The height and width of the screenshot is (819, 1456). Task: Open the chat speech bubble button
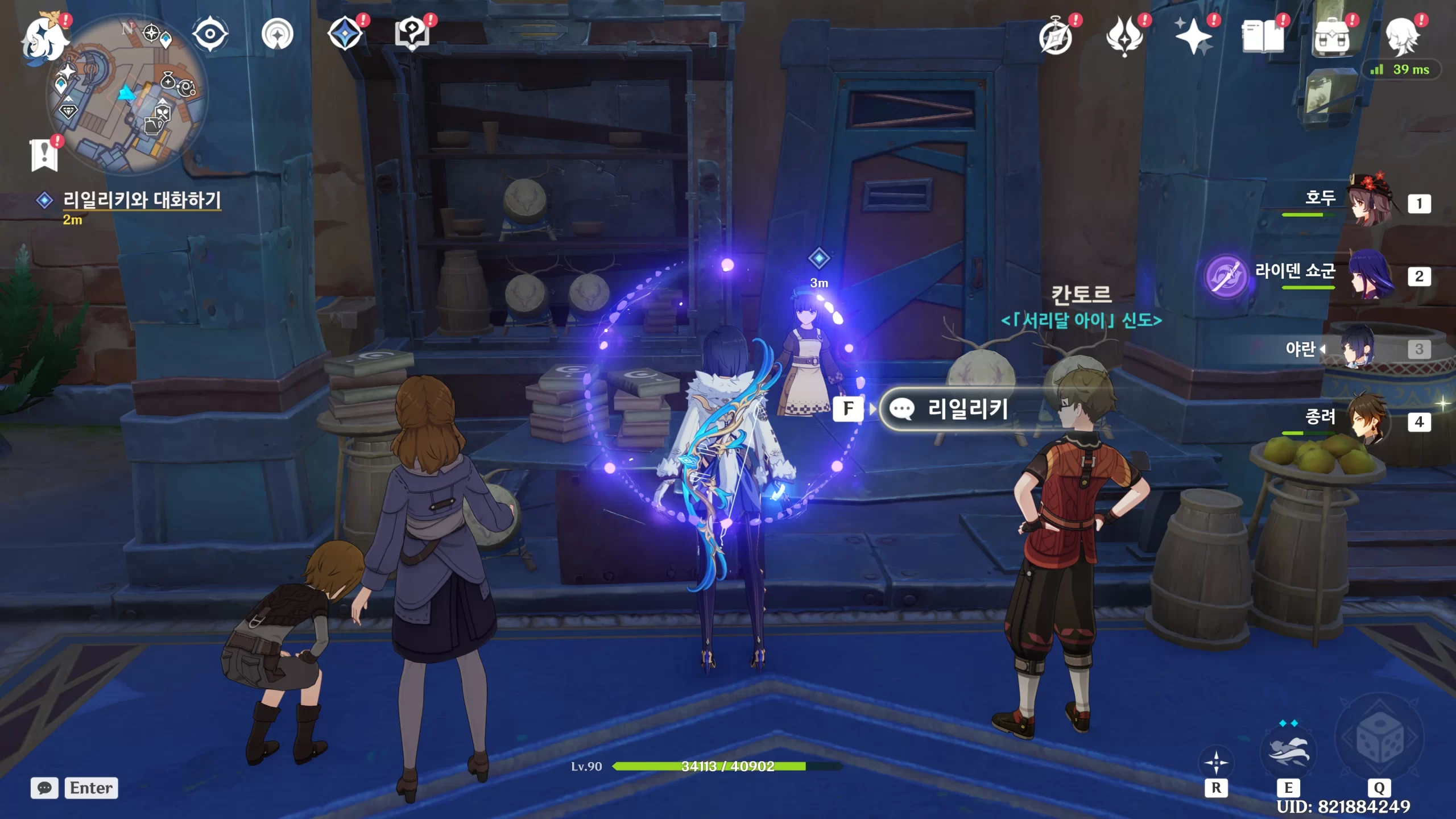click(44, 788)
